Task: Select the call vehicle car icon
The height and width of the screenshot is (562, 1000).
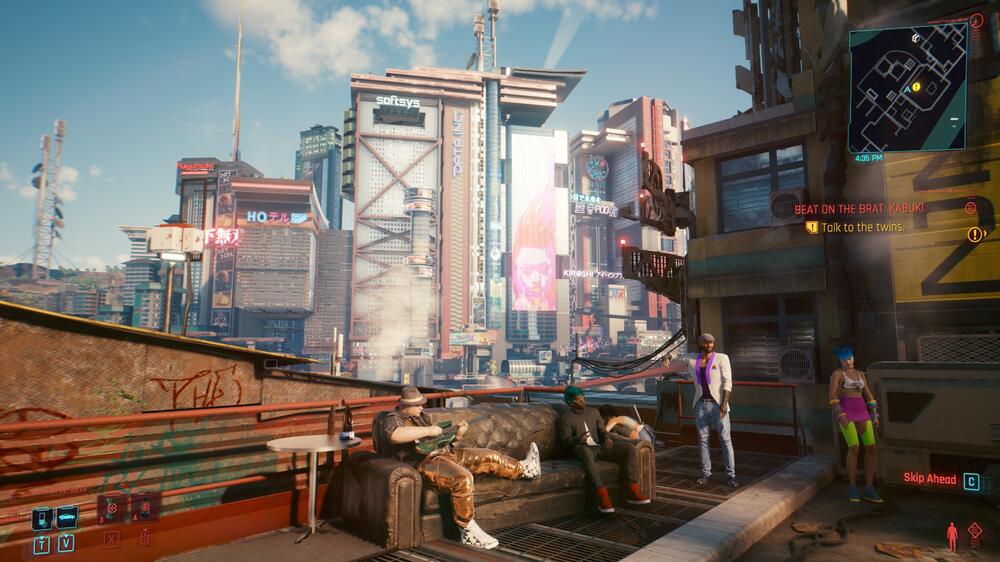Action: [x=67, y=518]
